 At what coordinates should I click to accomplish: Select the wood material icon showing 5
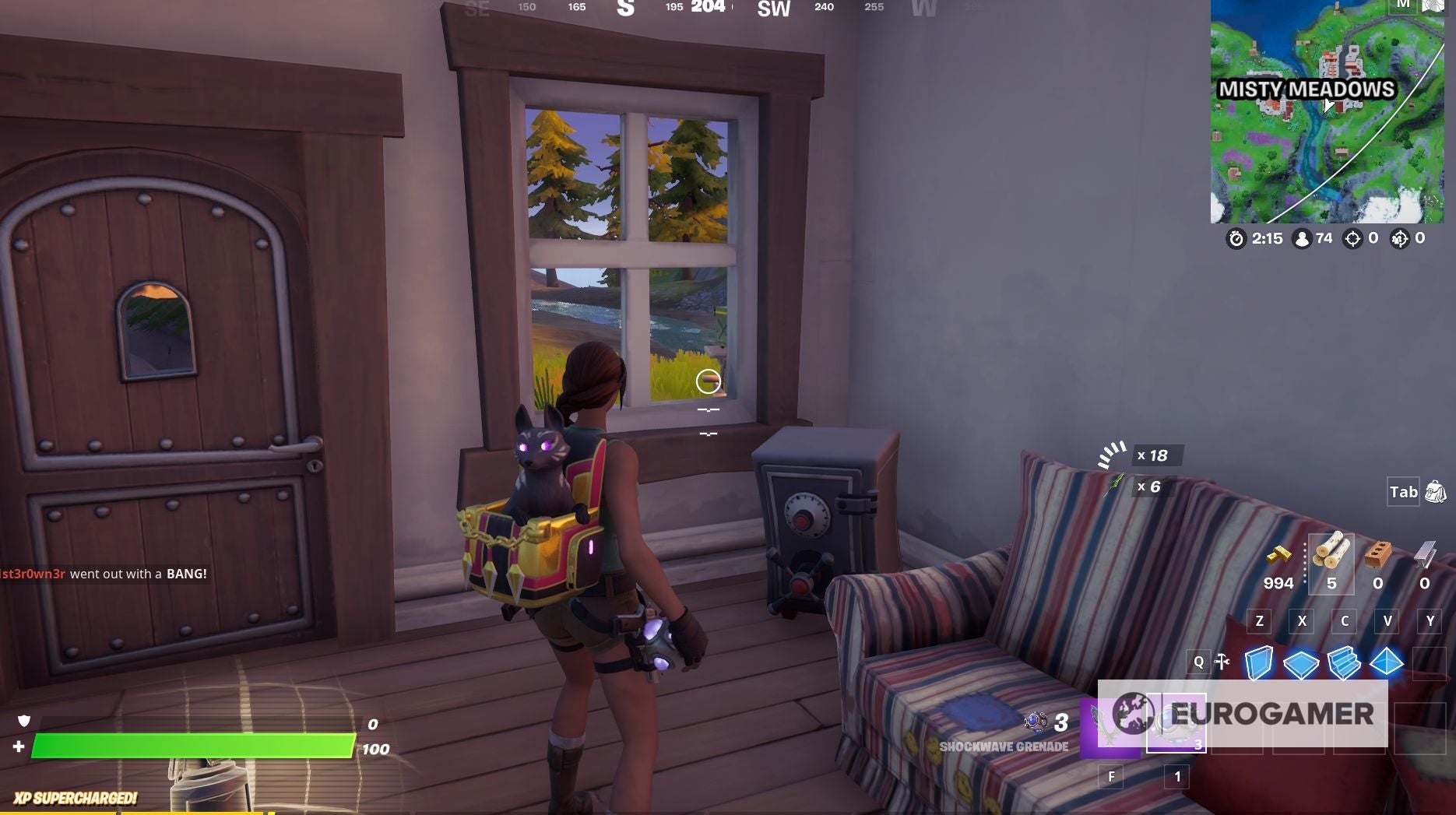tap(1331, 553)
